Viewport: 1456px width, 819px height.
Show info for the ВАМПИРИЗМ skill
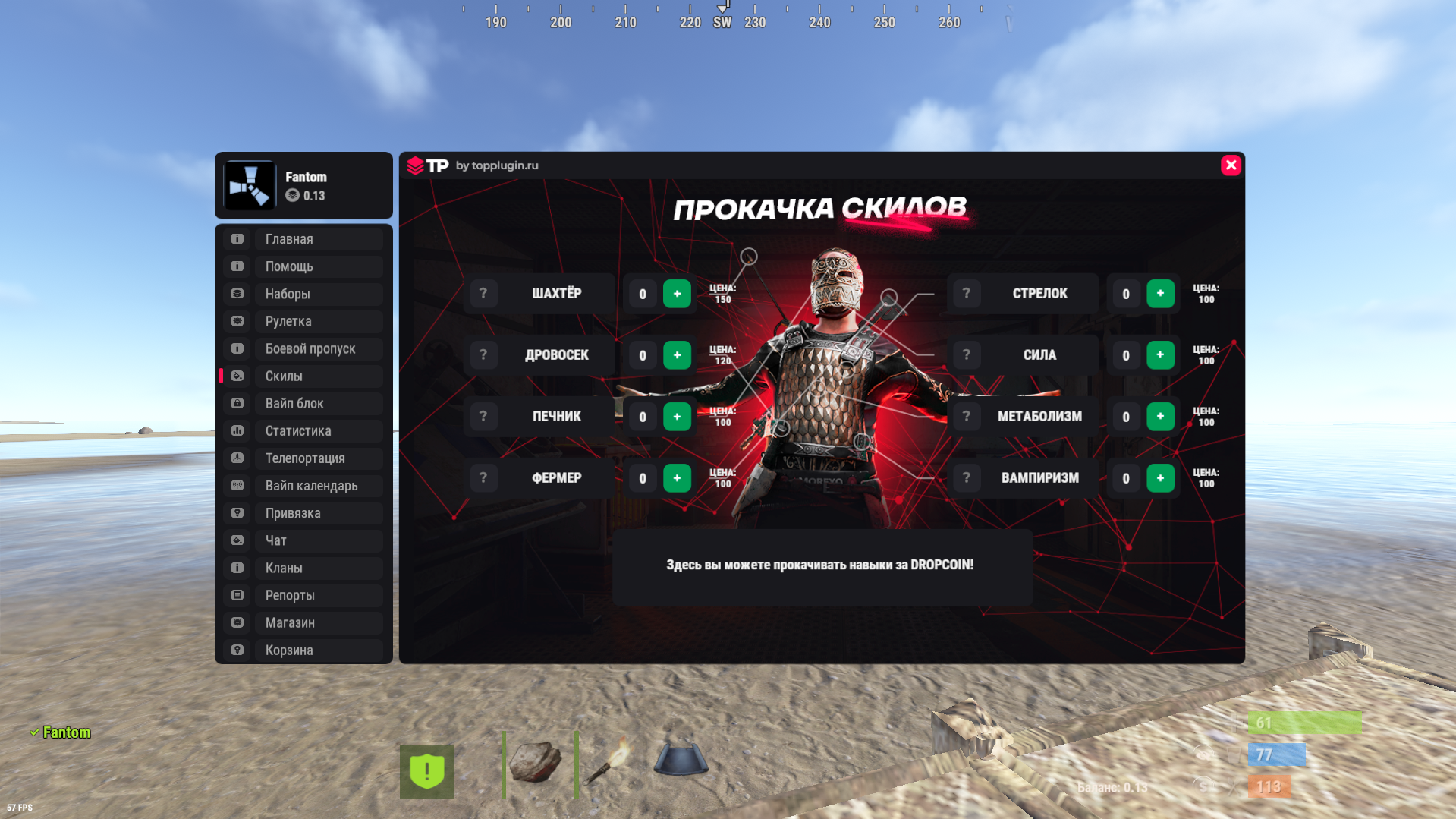pyautogui.click(x=966, y=477)
